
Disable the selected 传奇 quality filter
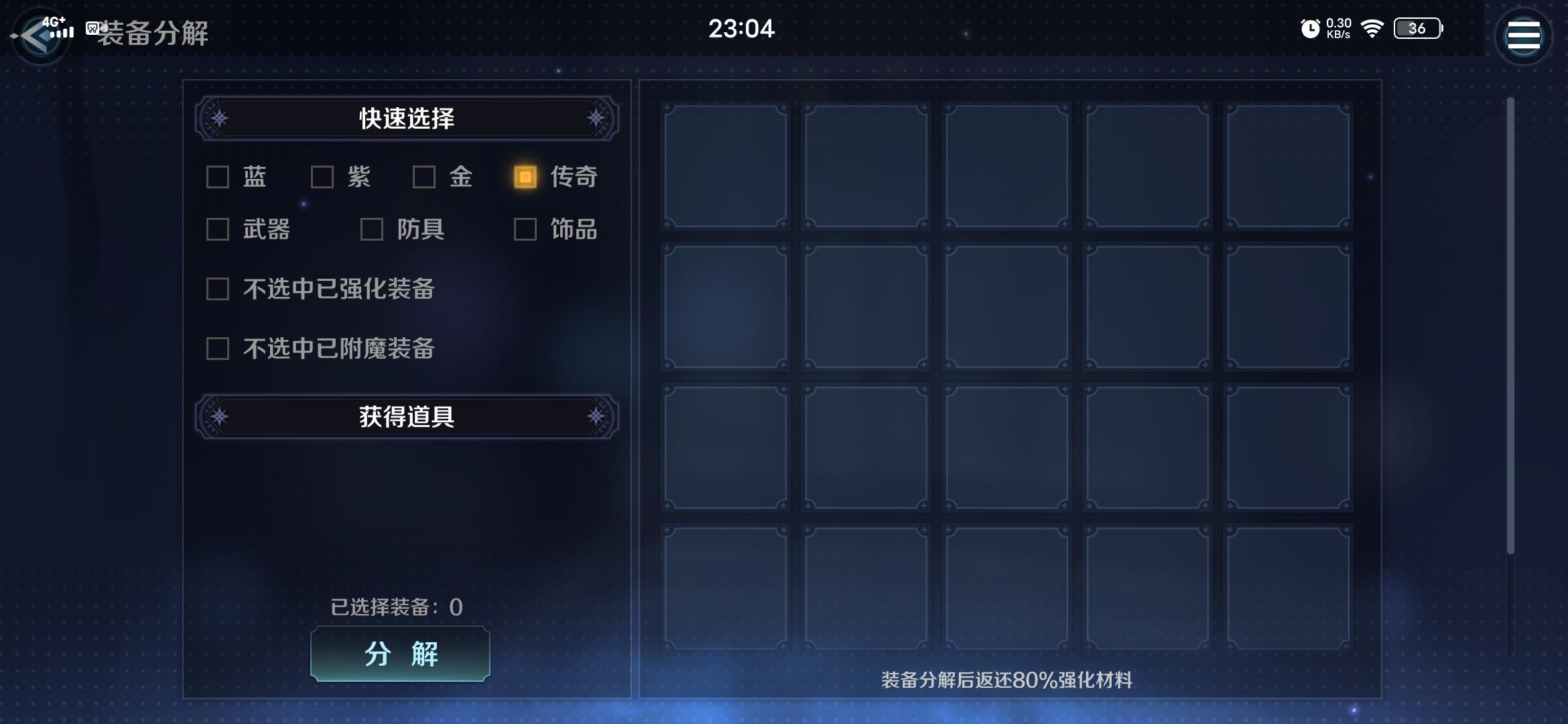click(523, 177)
